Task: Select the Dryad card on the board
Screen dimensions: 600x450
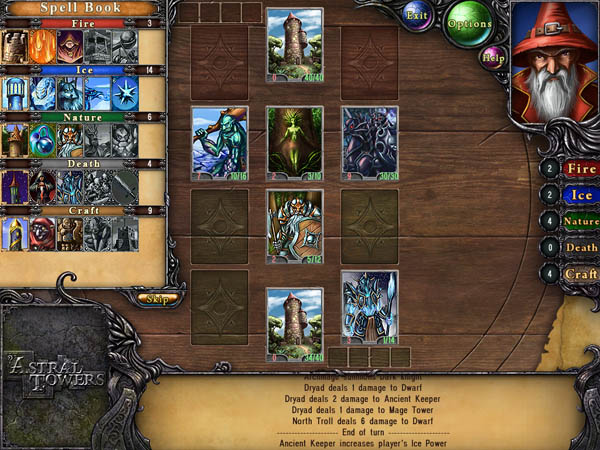Action: point(295,141)
